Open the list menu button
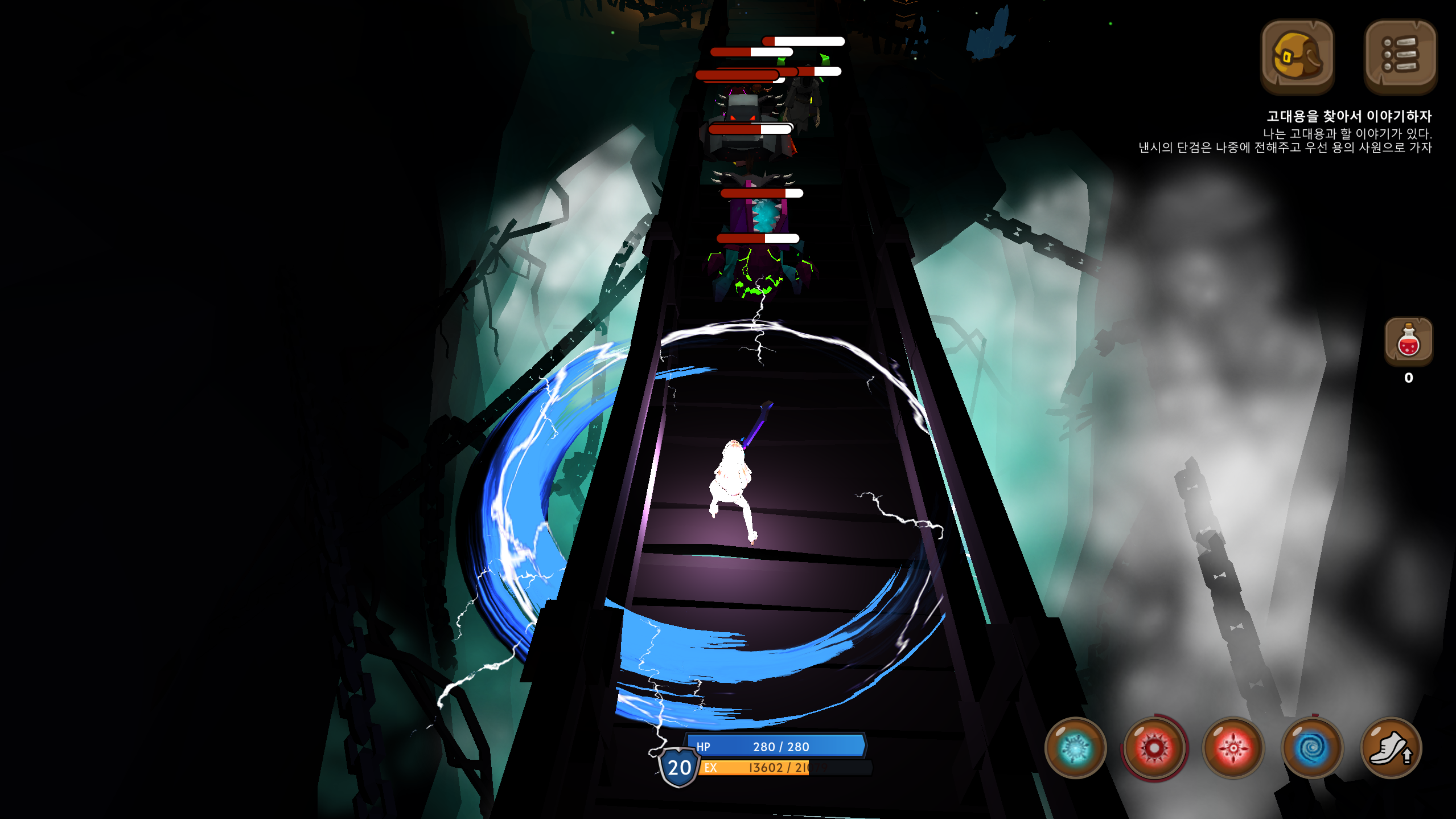This screenshot has width=1456, height=819. [1400, 56]
